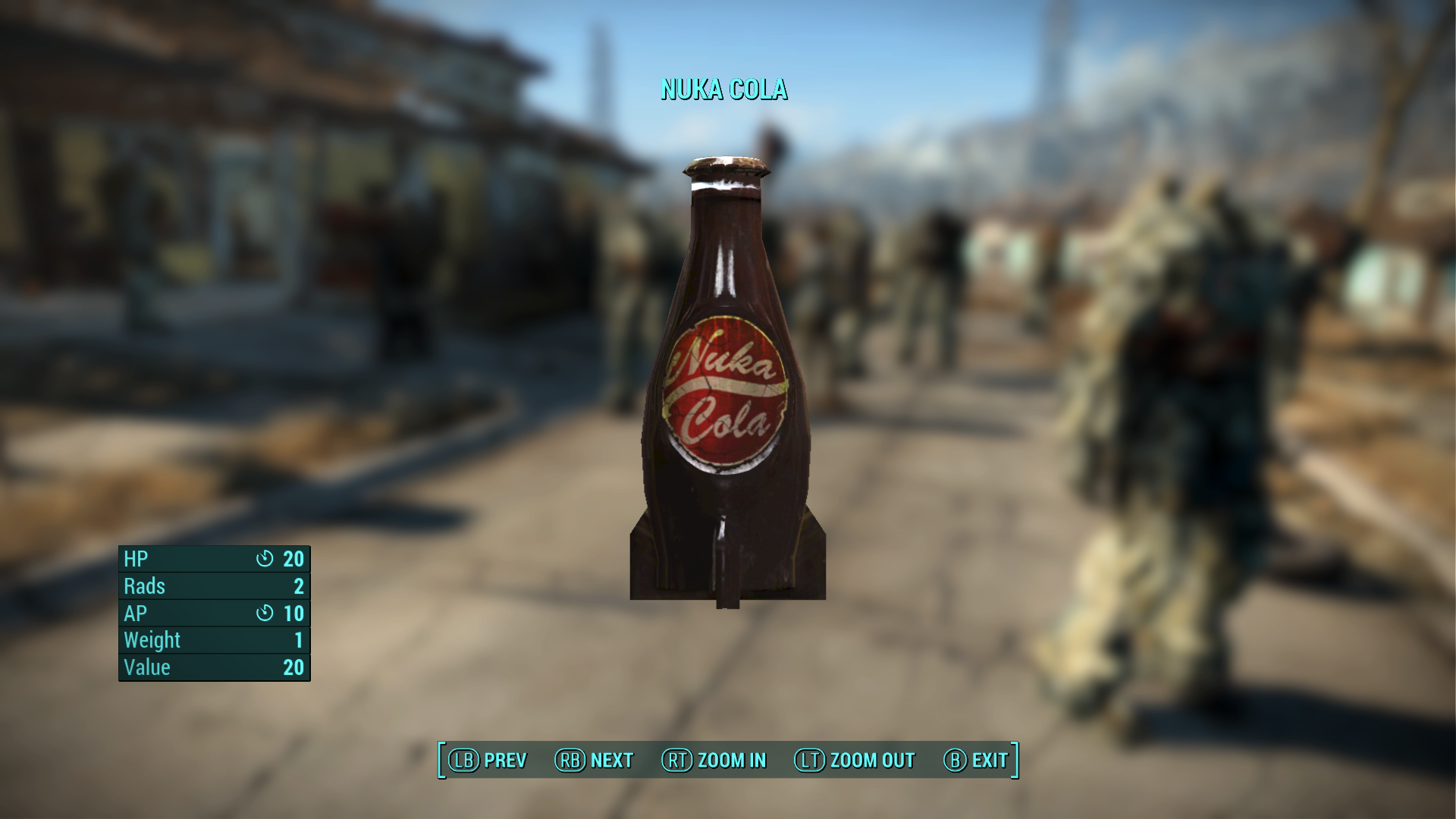Click the LT zoom out button icon
The image size is (1456, 819).
(x=809, y=761)
